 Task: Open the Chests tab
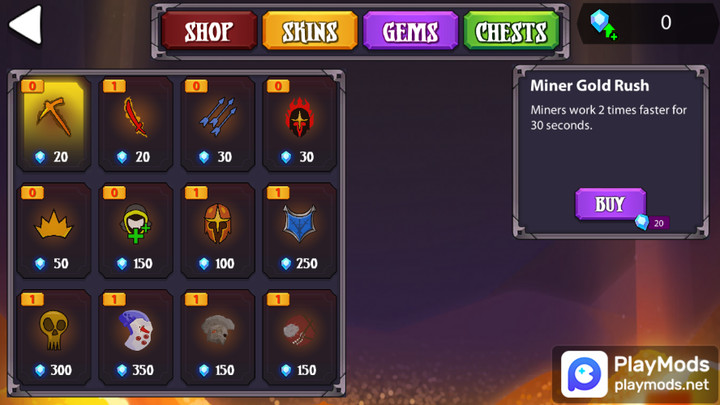511,32
